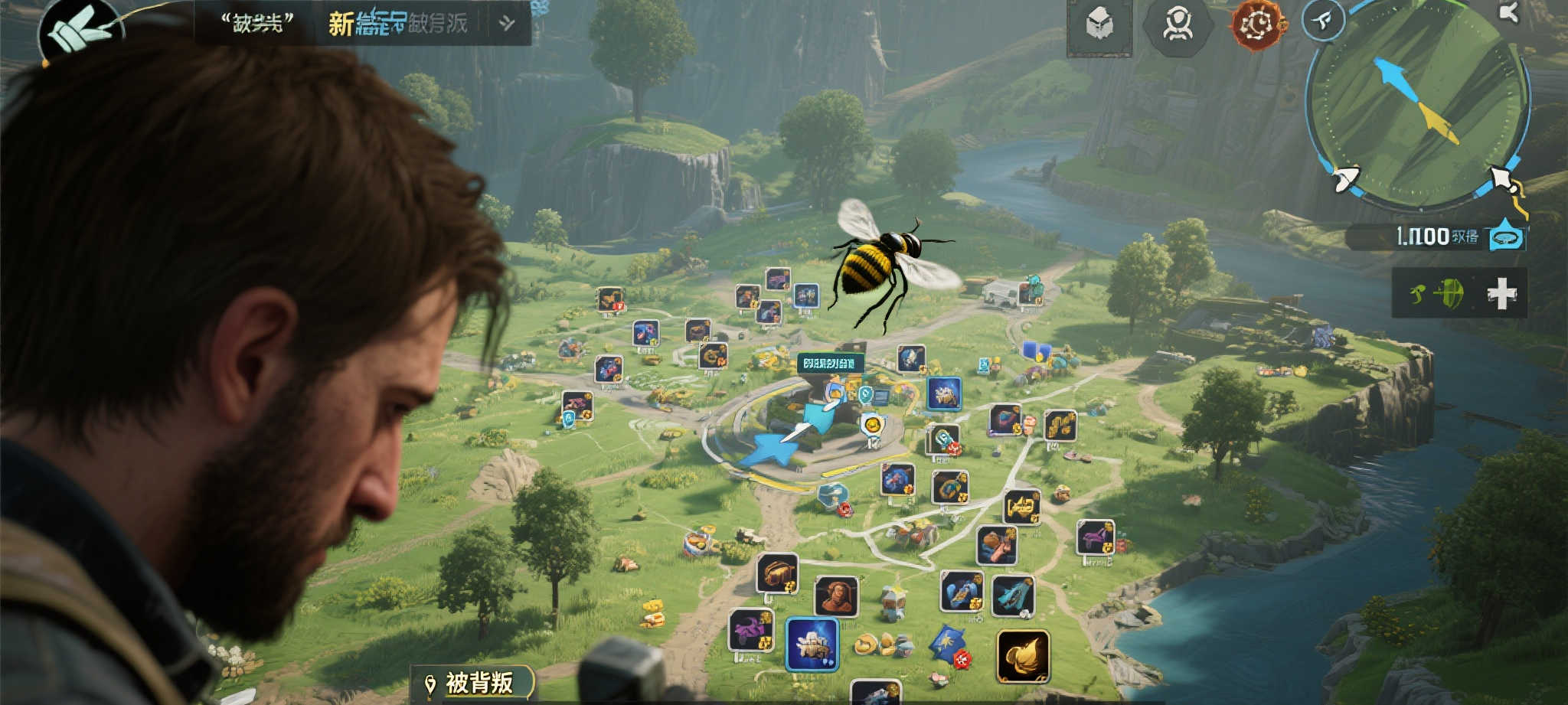Click the small round icon beside minimap
The height and width of the screenshot is (705, 1568).
(1323, 21)
